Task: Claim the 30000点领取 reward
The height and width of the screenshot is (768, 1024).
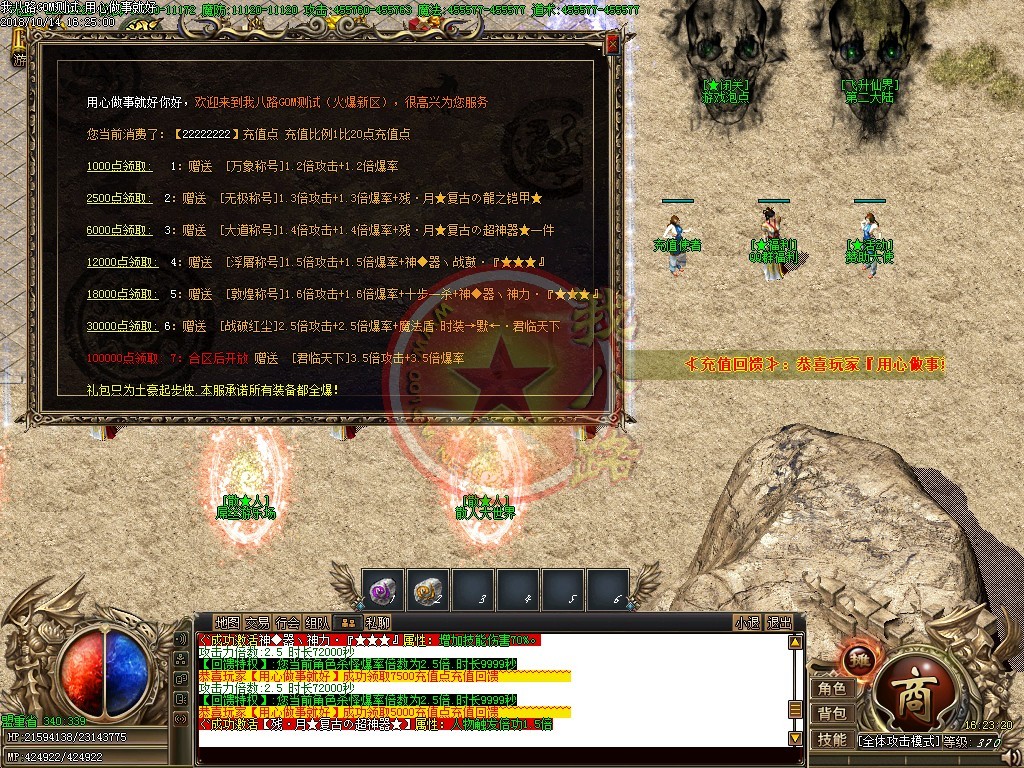Action: 121,327
